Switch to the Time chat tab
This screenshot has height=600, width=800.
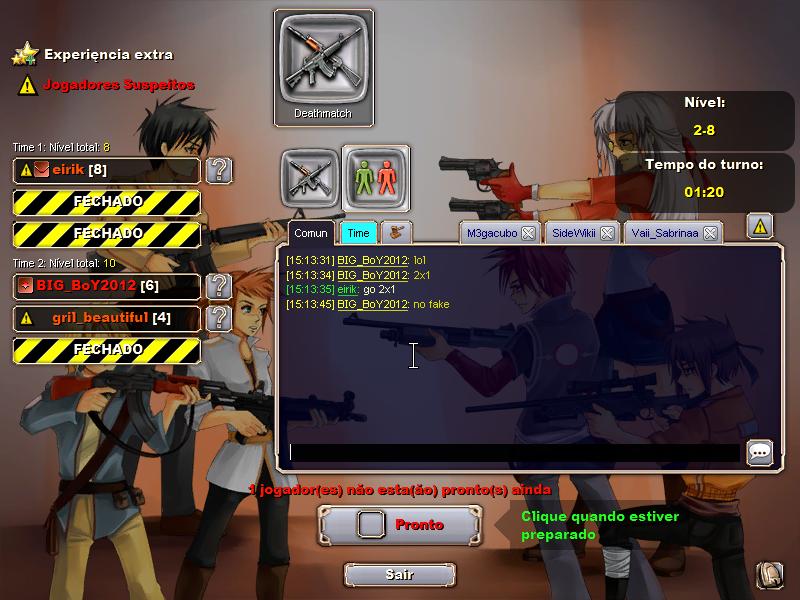(358, 233)
